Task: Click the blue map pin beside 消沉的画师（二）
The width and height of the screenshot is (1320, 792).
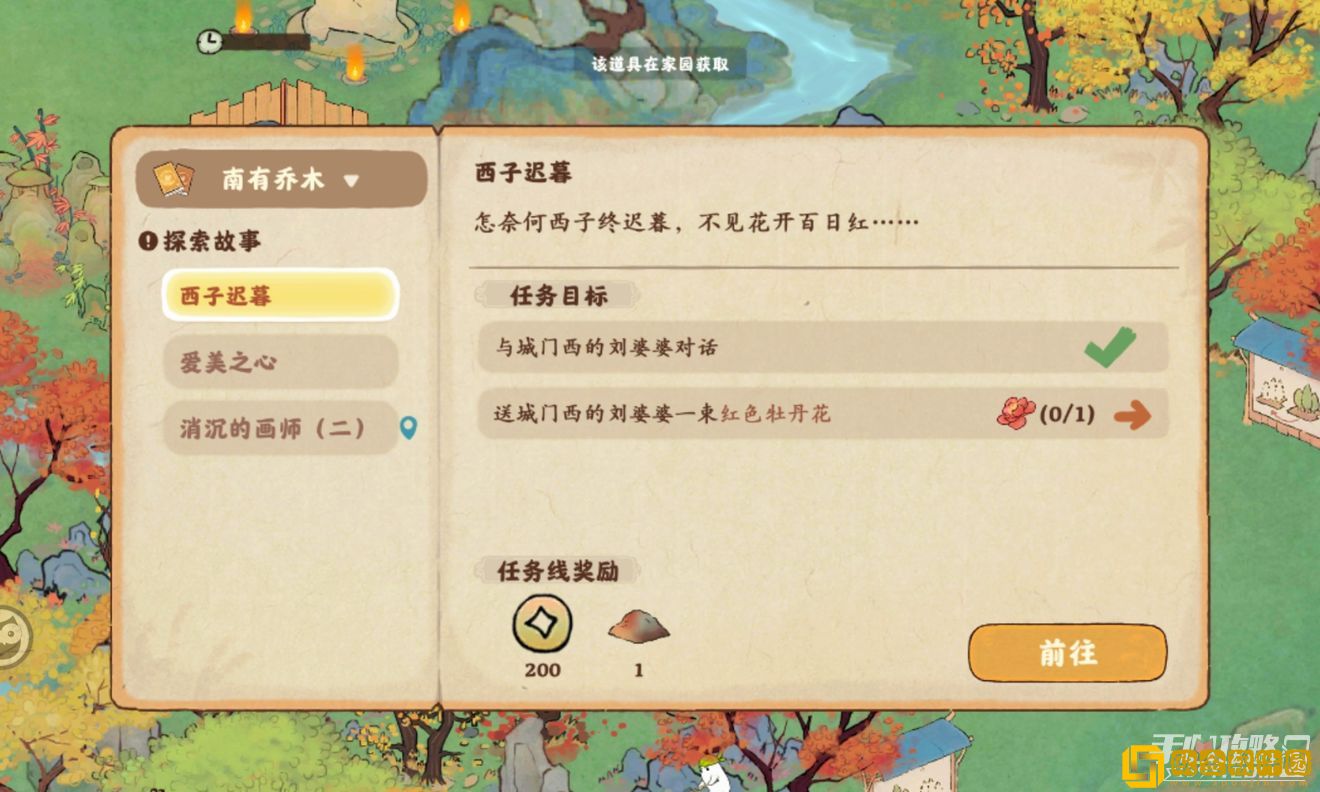Action: click(x=410, y=426)
